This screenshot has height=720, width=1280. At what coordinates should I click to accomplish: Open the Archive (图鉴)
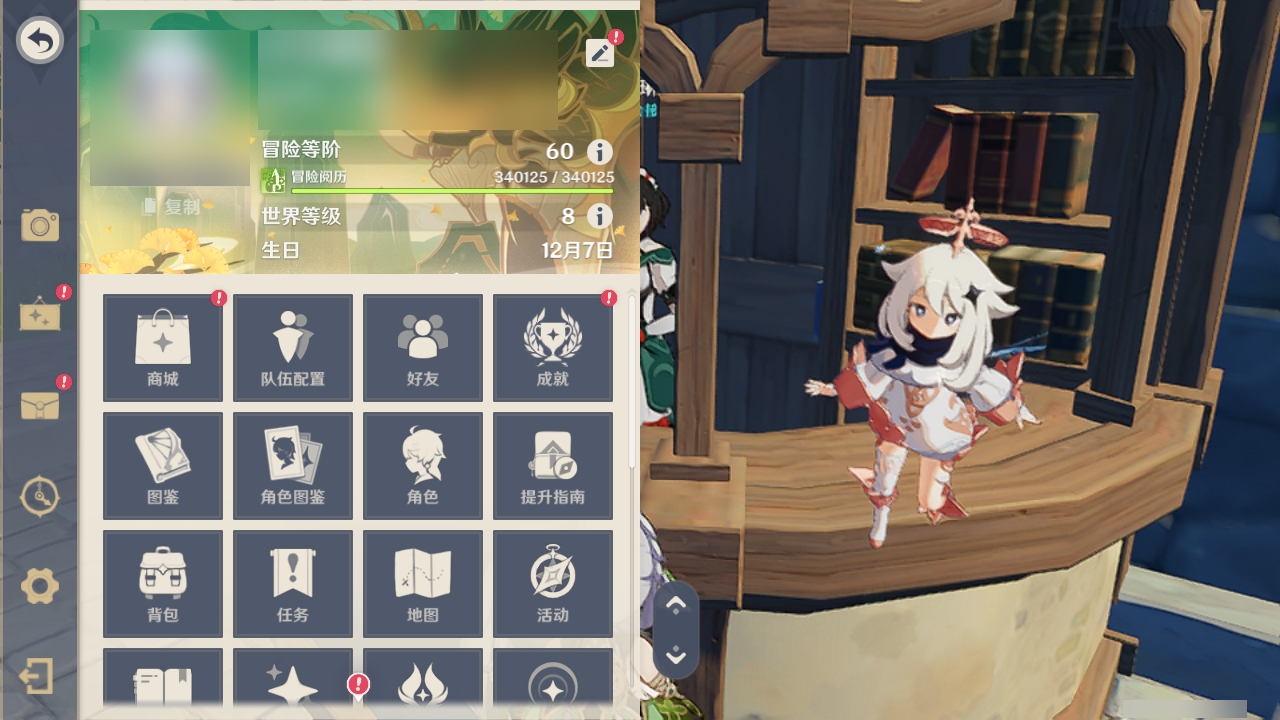[162, 465]
